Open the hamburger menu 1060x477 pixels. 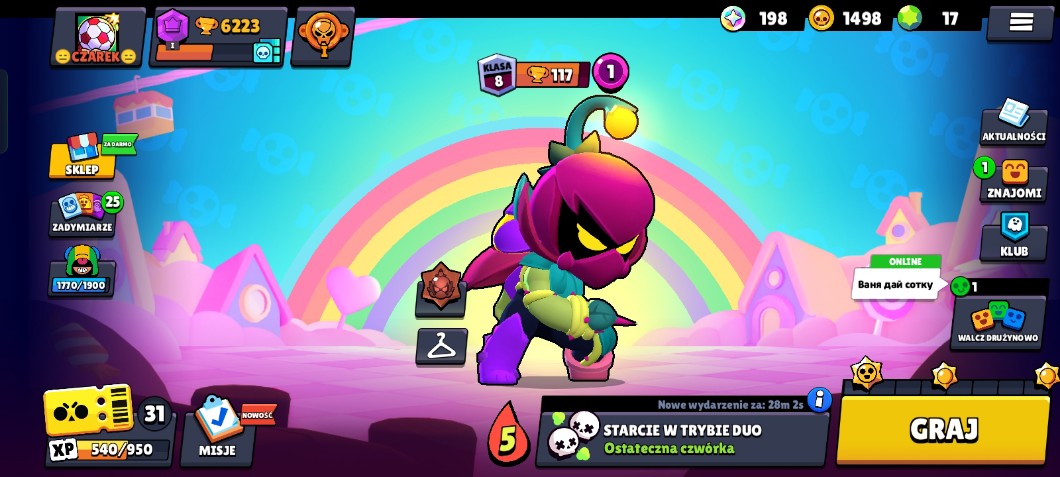coord(1020,22)
